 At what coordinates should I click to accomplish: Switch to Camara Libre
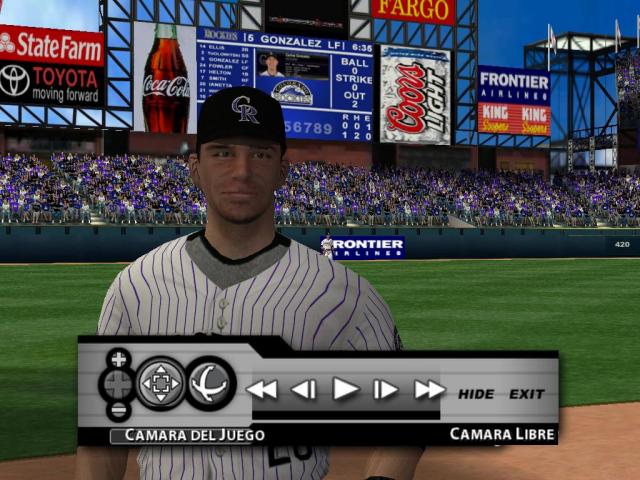[501, 434]
